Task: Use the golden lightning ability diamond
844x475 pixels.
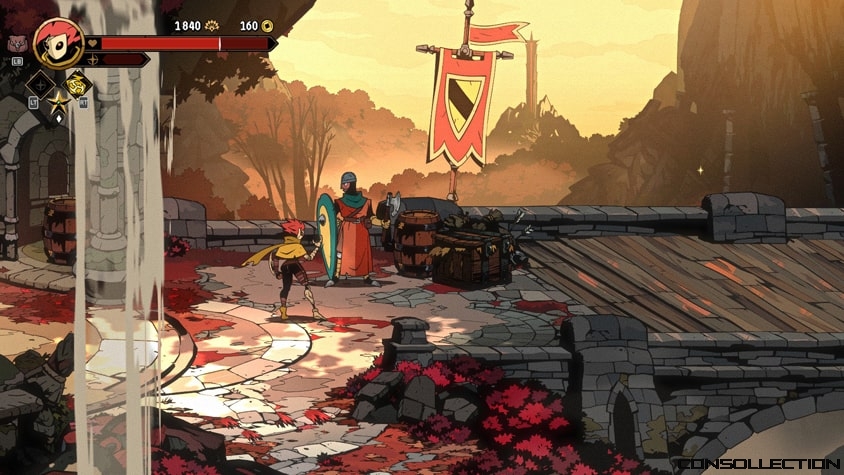Action: (x=78, y=84)
